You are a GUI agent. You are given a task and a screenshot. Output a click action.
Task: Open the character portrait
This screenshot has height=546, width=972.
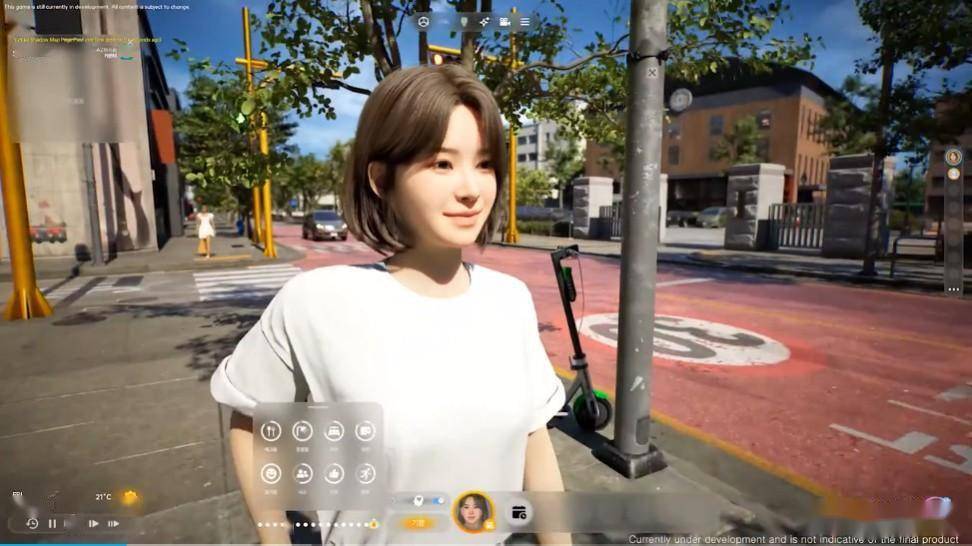(x=473, y=511)
